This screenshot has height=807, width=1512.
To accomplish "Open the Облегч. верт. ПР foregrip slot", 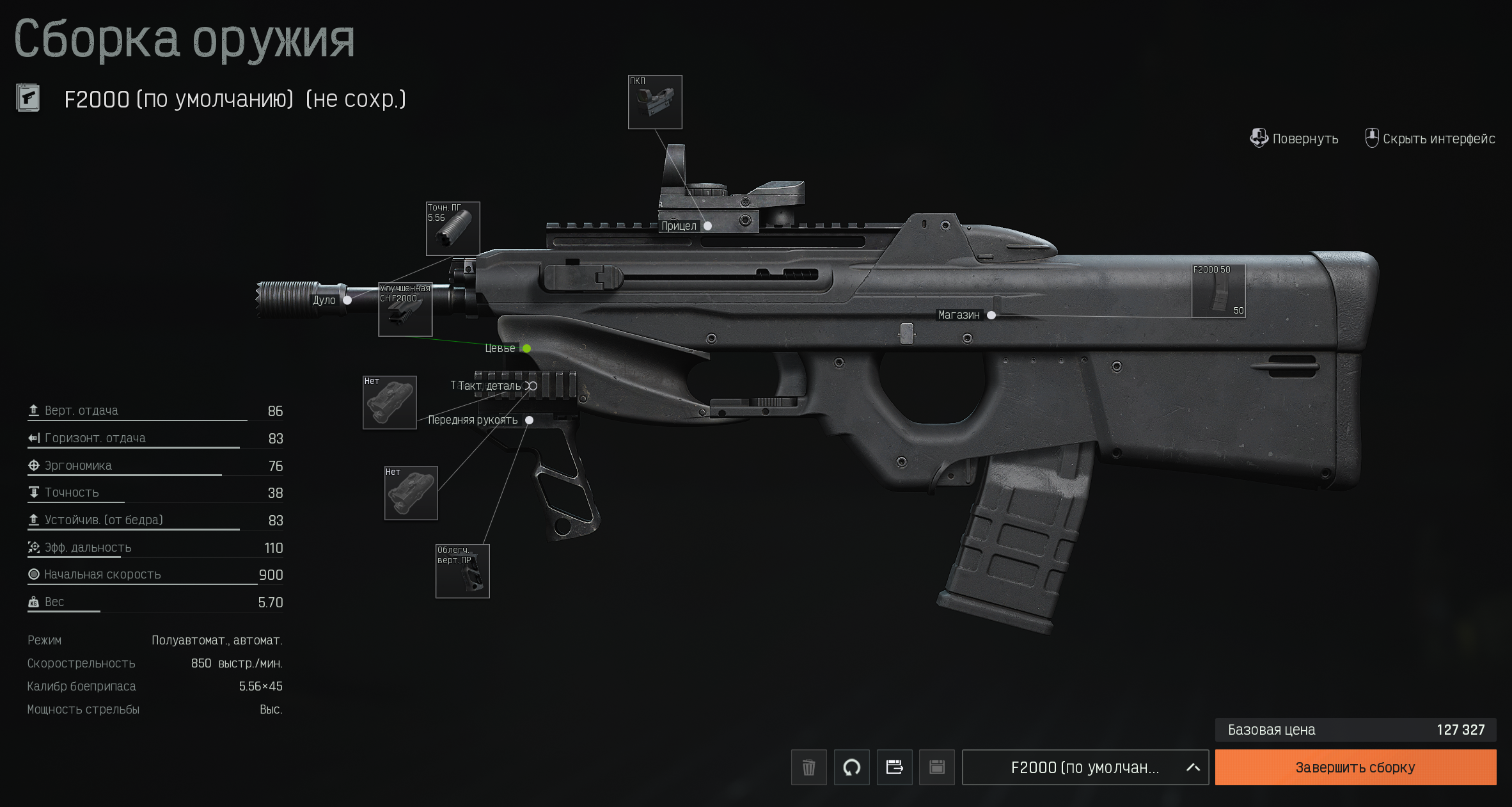I will [x=462, y=571].
